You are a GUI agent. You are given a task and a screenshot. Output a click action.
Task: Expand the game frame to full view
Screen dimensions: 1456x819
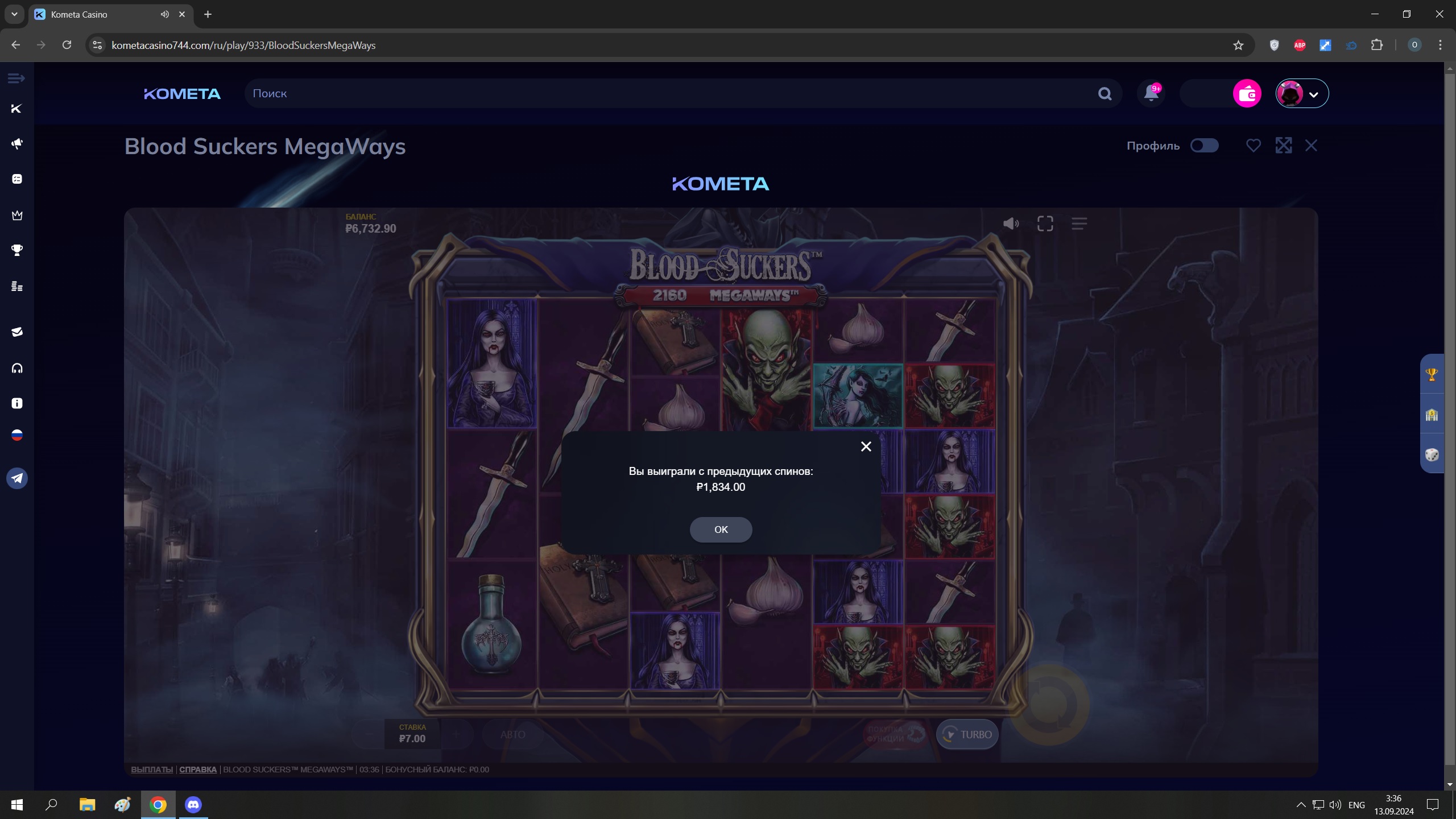tap(1283, 146)
